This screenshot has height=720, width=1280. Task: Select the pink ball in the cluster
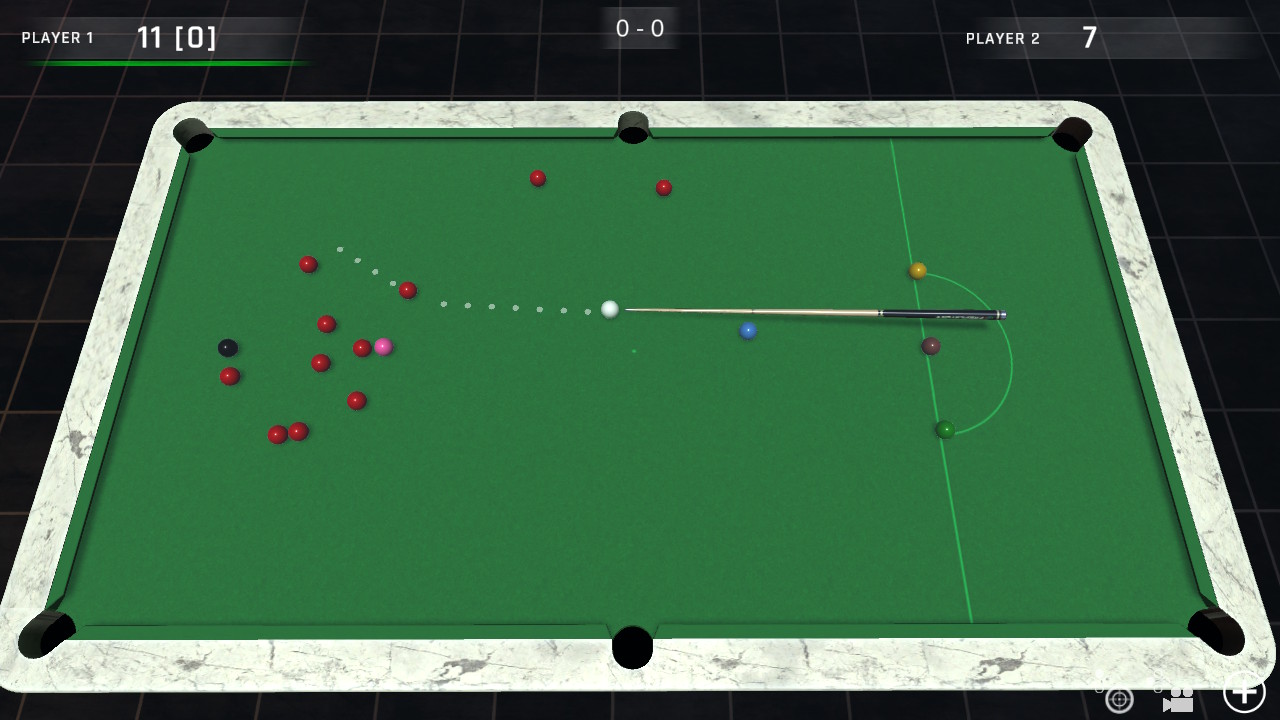(x=384, y=347)
